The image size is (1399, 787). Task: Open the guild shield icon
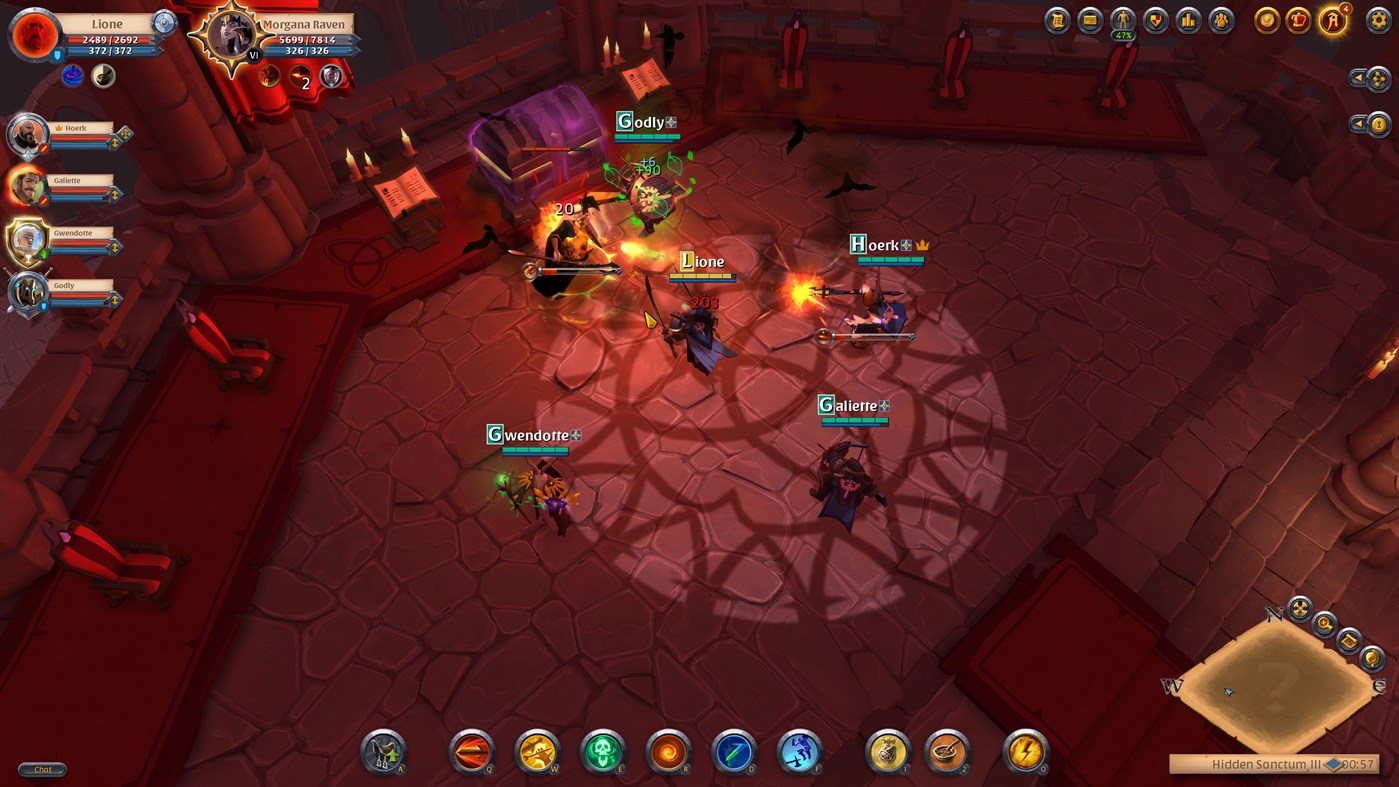point(1155,19)
